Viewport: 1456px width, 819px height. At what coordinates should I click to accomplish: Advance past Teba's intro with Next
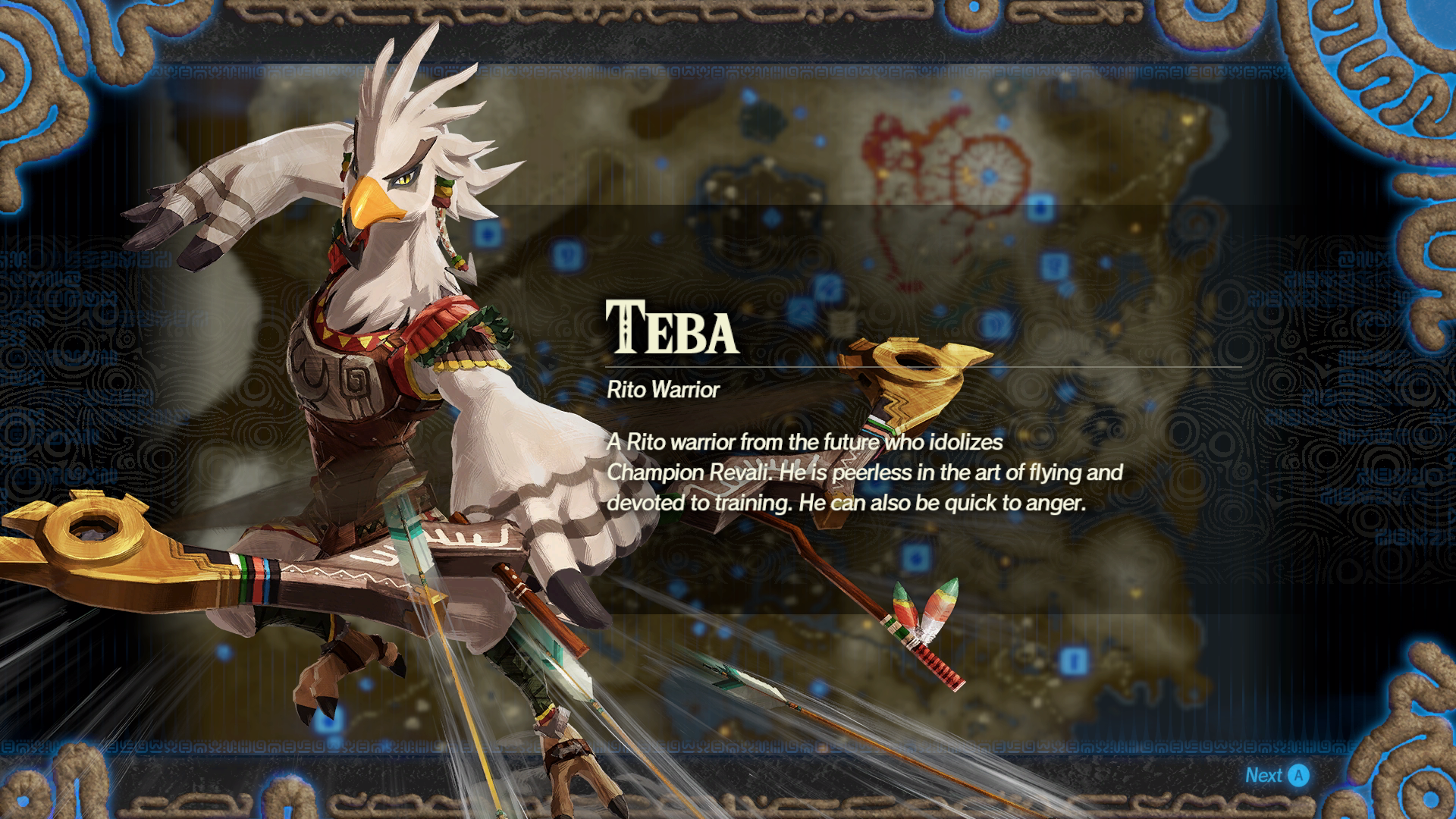click(1277, 775)
